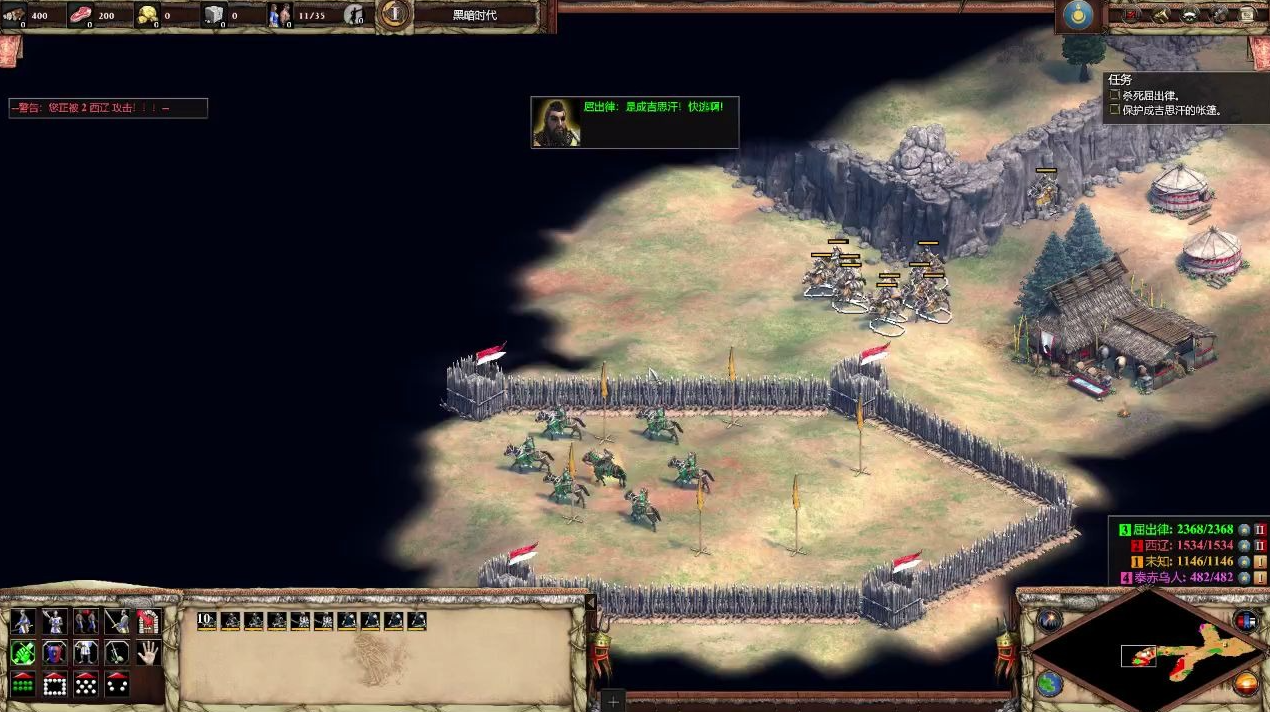The image size is (1270, 712).
Task: Toggle the globe minimap mode button
Action: click(x=1049, y=684)
